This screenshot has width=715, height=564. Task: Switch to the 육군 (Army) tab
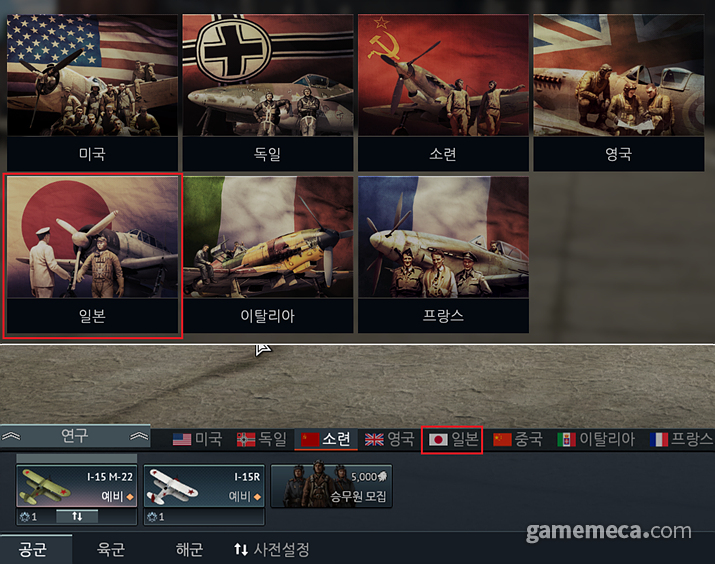[x=111, y=549]
